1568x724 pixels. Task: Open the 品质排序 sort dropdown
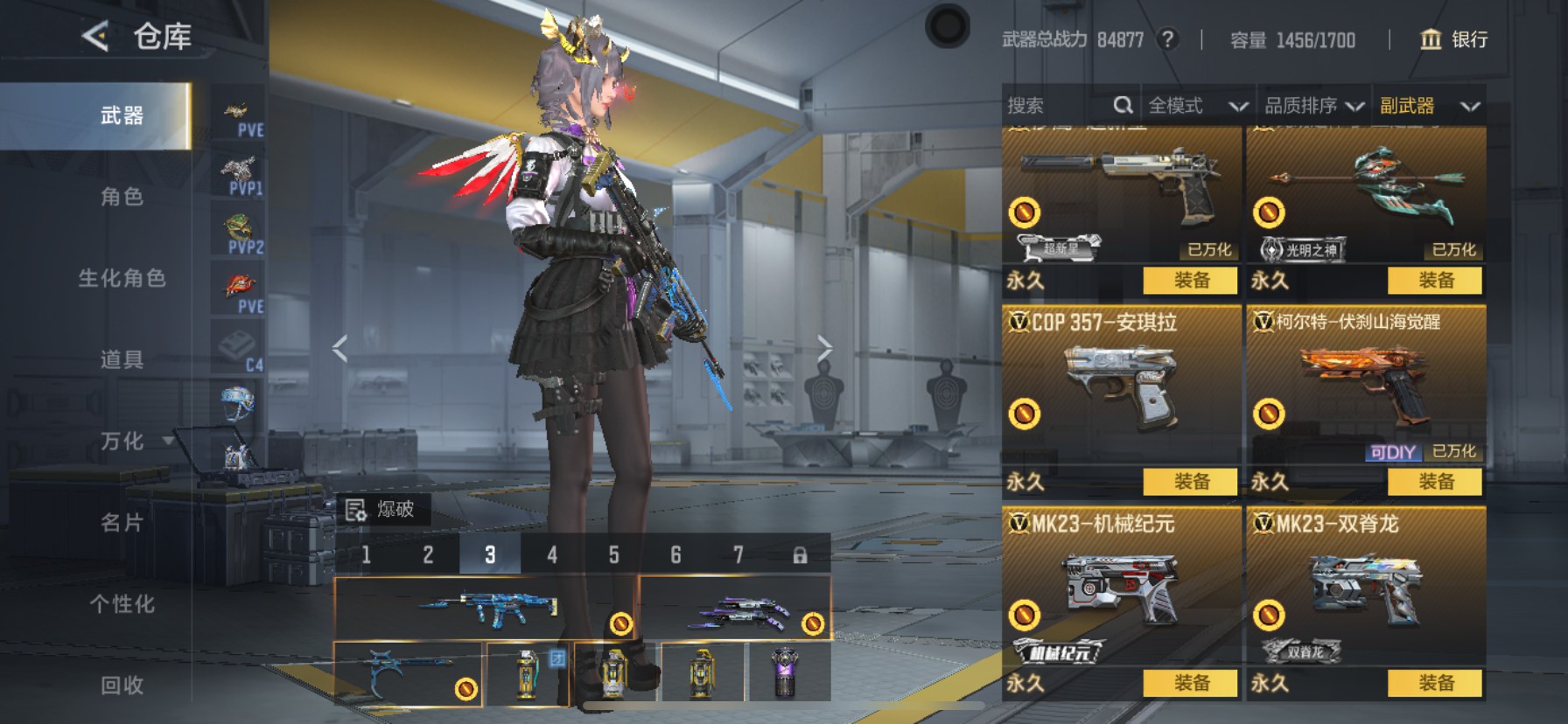[x=1313, y=106]
